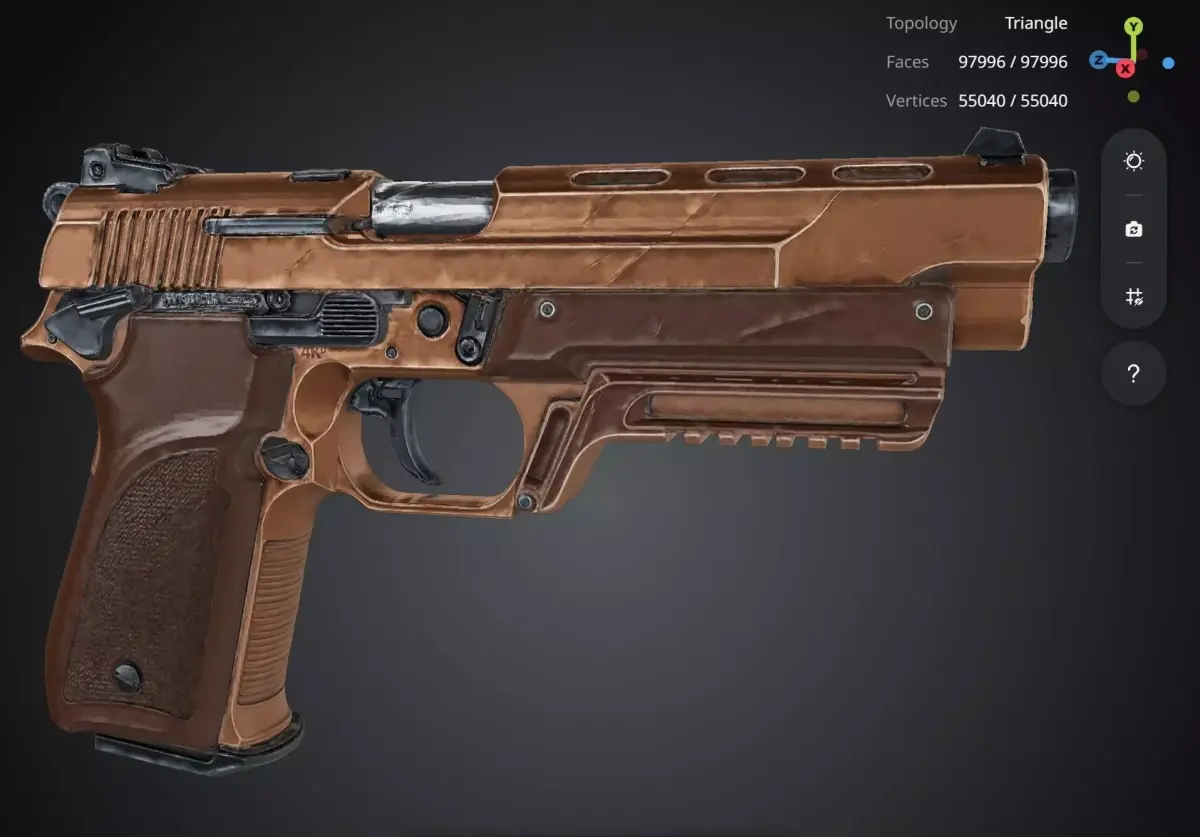Screen dimensions: 1200x837
Task: Open the question mark help button
Action: [1133, 374]
